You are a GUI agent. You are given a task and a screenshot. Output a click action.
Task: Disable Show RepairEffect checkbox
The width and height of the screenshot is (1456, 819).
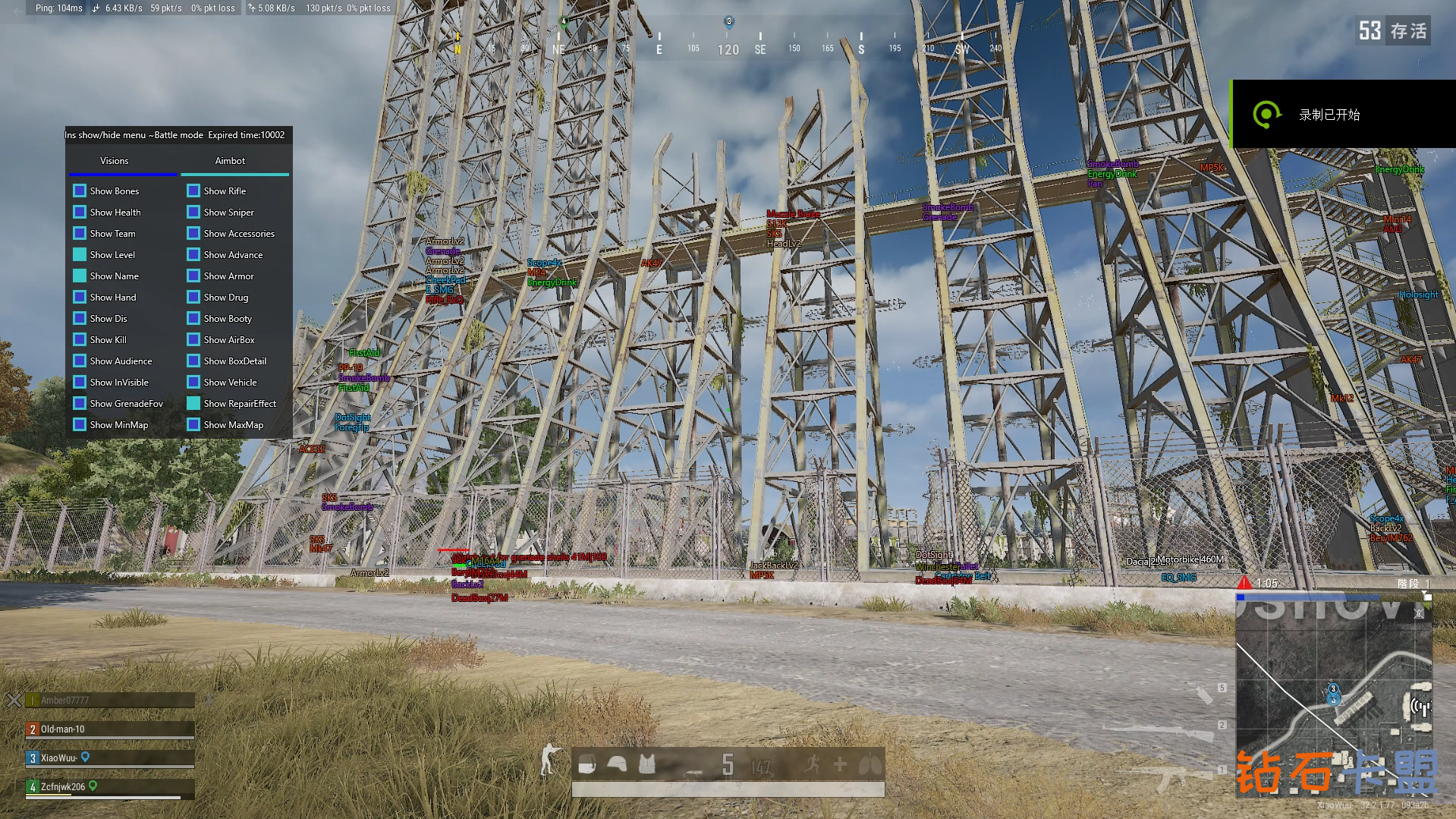coord(193,403)
